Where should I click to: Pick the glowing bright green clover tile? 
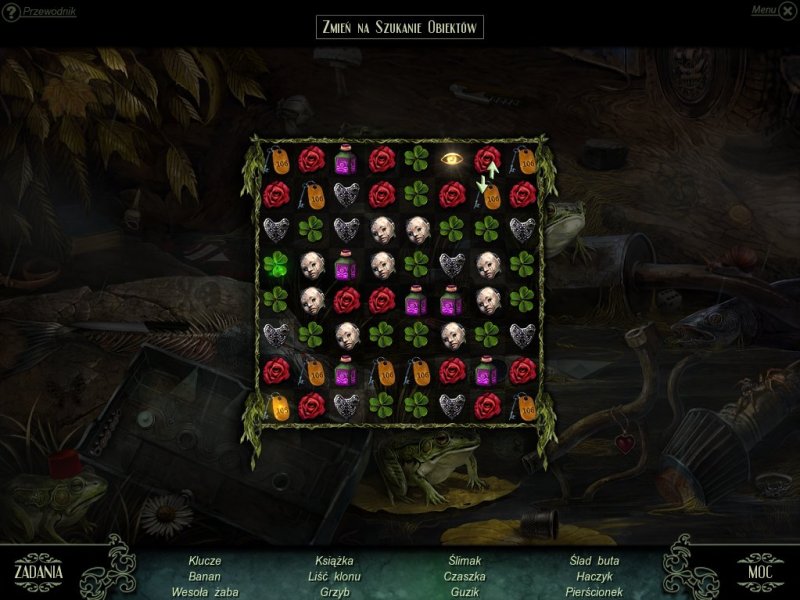click(x=277, y=264)
